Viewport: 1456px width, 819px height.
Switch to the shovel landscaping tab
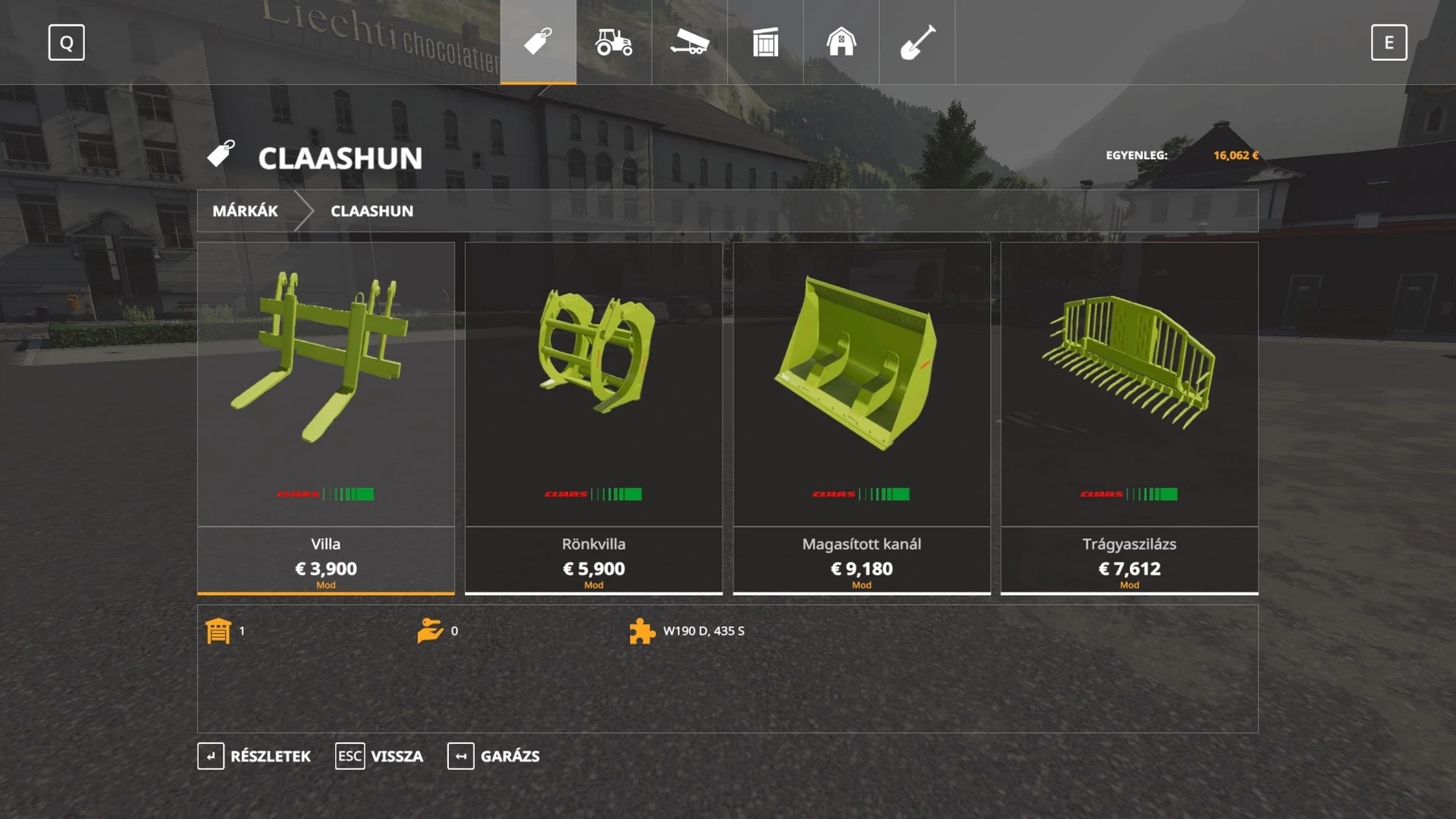click(x=917, y=42)
